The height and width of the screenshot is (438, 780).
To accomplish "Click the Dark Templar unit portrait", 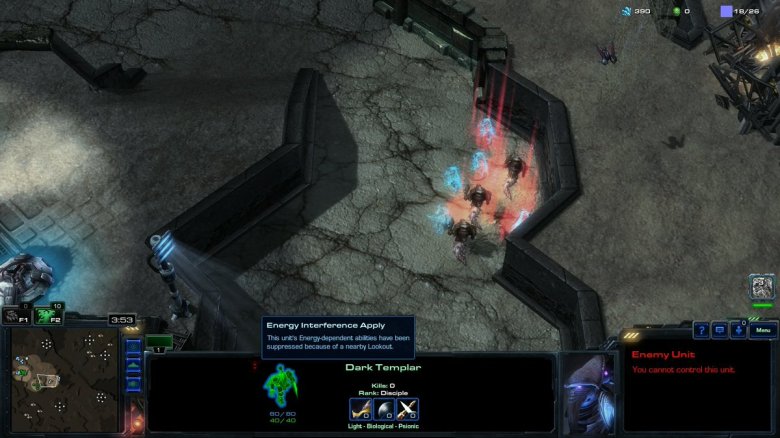I will (589, 392).
